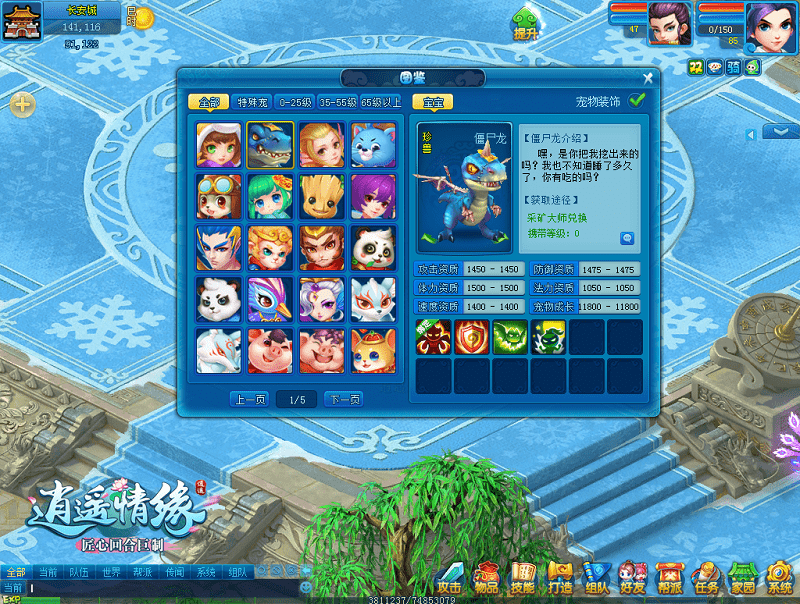Image resolution: width=800 pixels, height=604 pixels.
Task: View the red shield skill icon
Action: tap(471, 337)
